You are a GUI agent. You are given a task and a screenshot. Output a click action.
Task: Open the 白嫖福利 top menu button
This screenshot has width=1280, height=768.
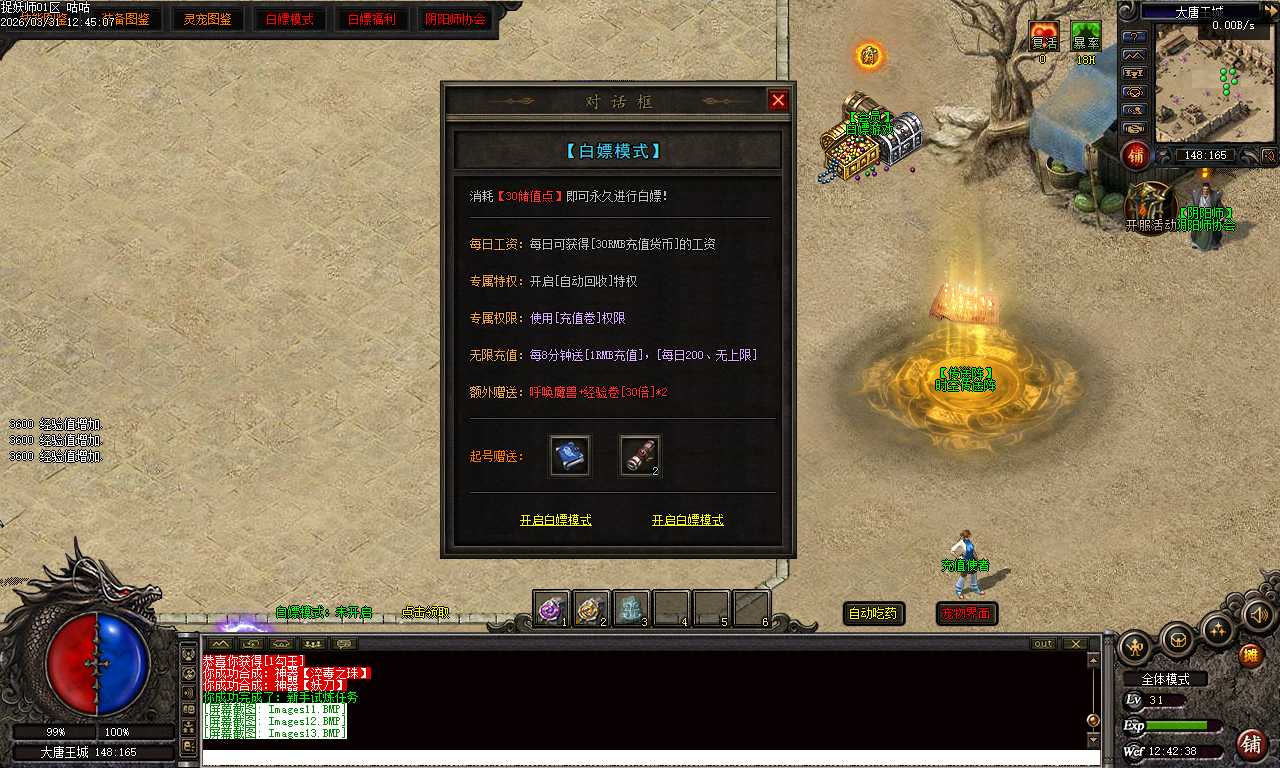pyautogui.click(x=372, y=19)
